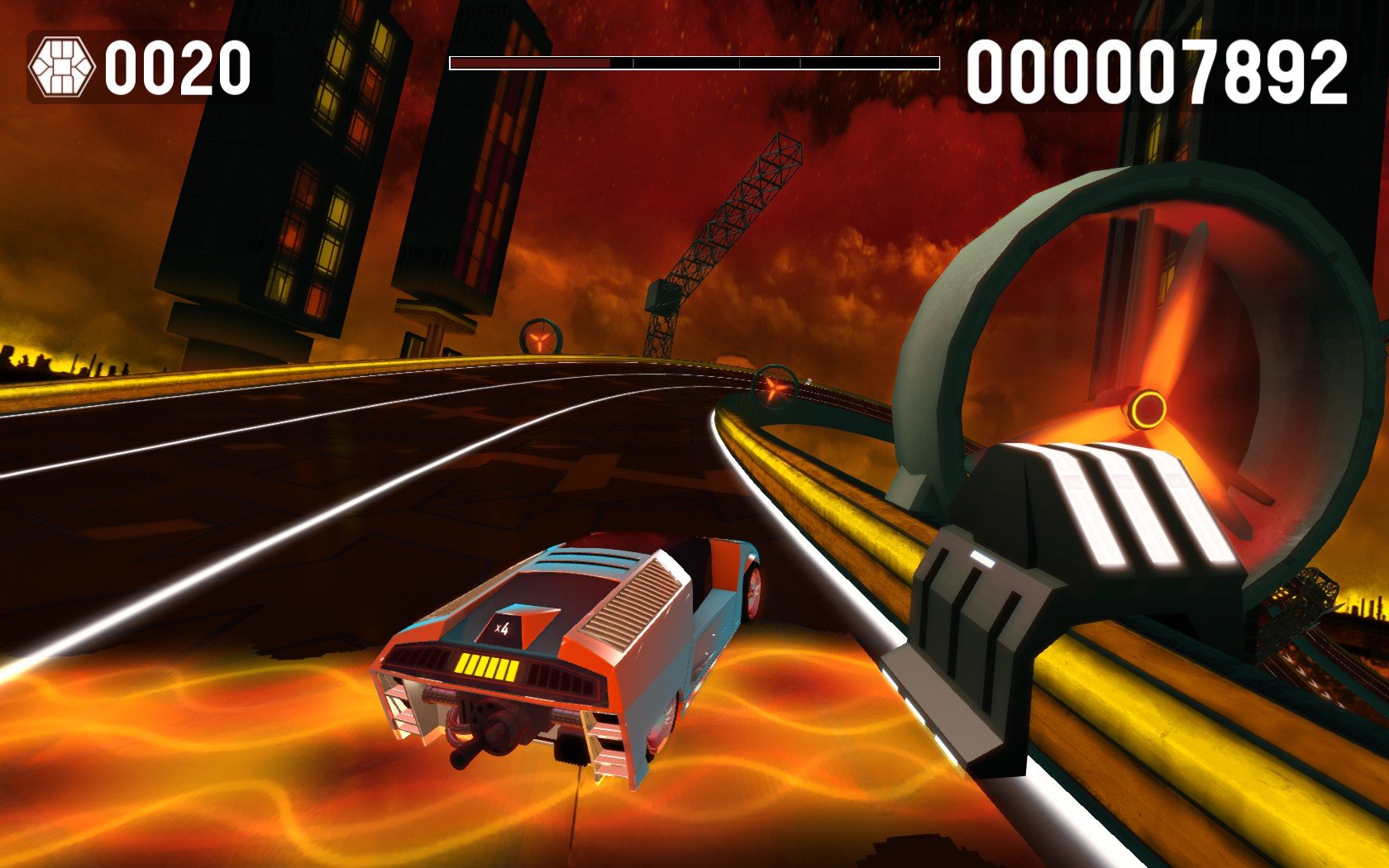Open the chip counter panel showing 0020
The height and width of the screenshot is (868, 1389).
coord(132,66)
